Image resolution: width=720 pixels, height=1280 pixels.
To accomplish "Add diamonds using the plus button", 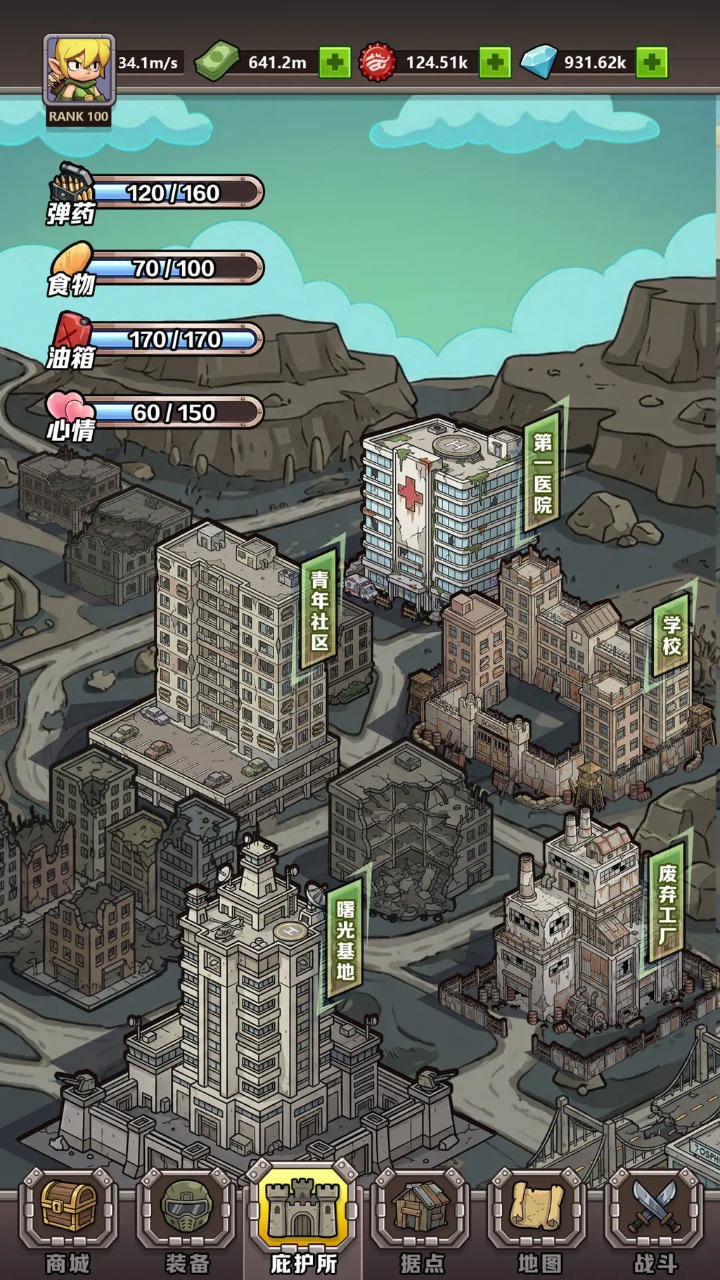I will 652,62.
